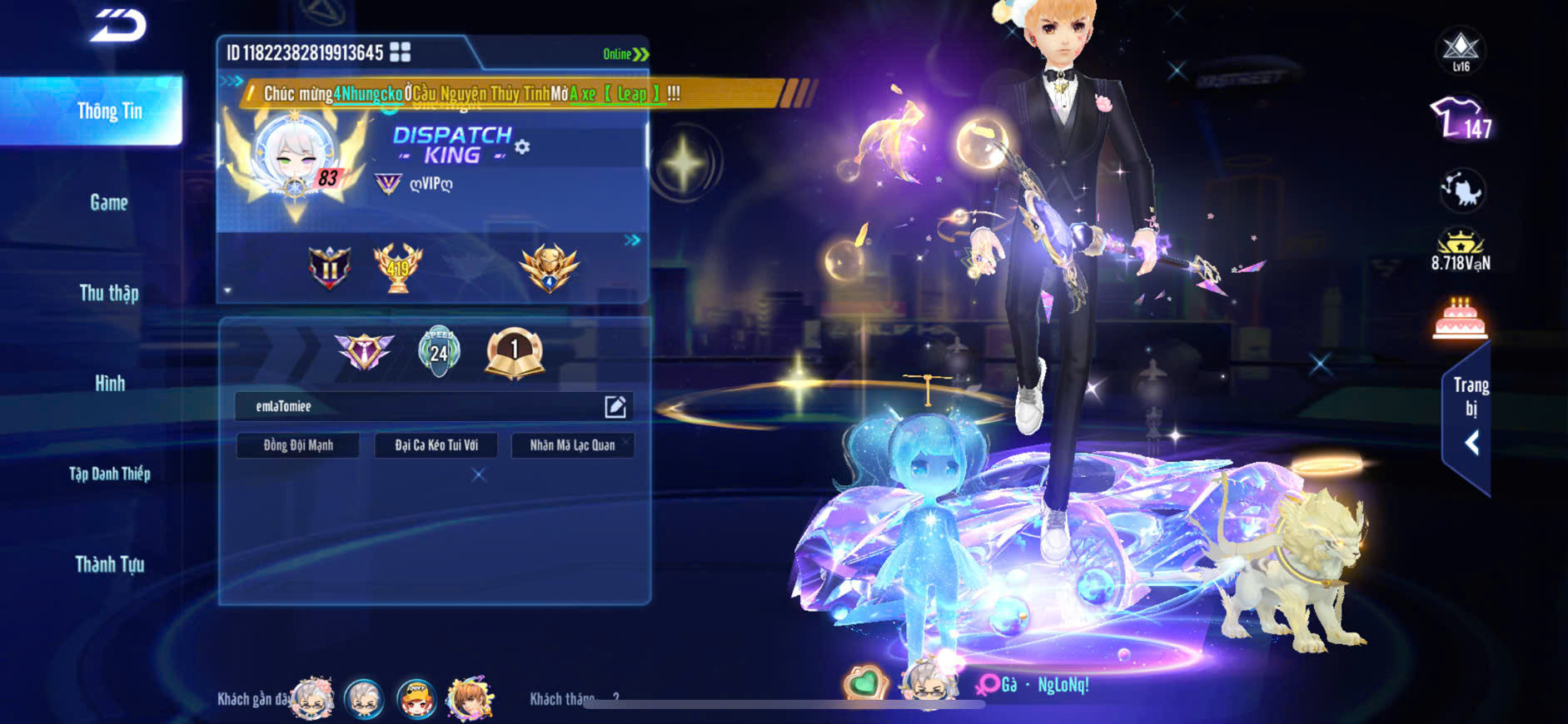Open the golden trophy 419 badge

tap(398, 268)
